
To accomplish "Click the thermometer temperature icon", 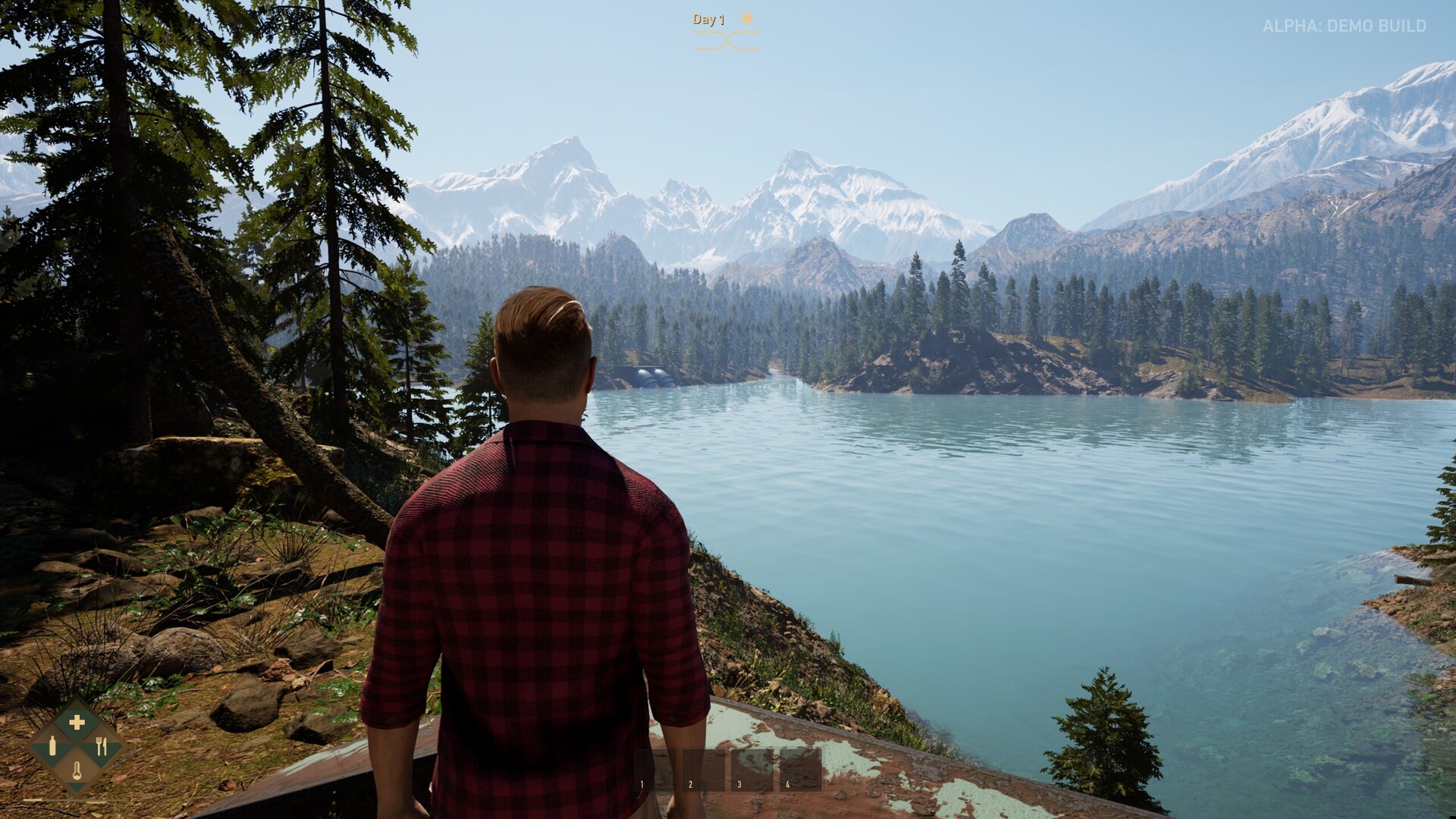I will [x=77, y=770].
